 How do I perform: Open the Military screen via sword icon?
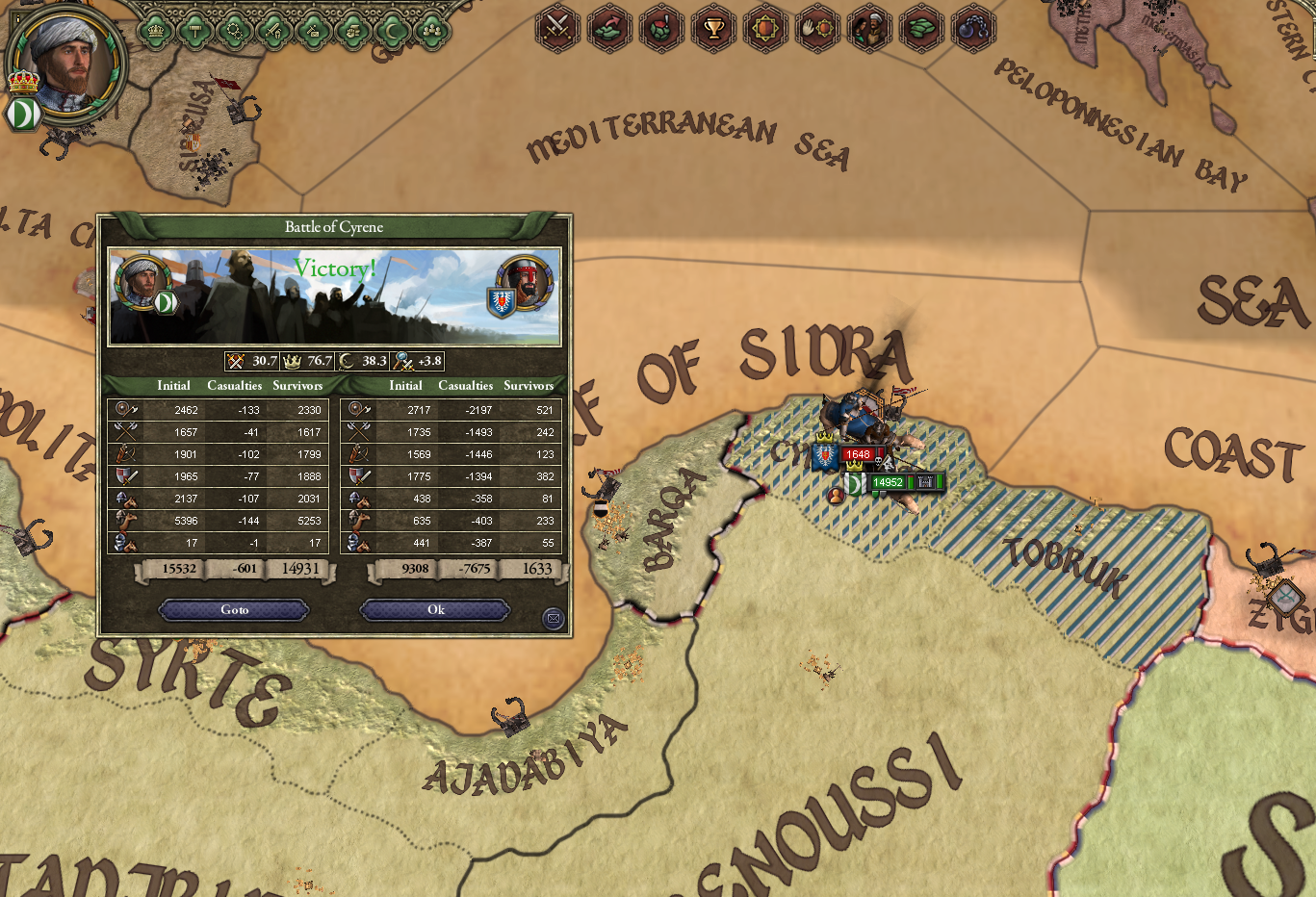[276, 29]
